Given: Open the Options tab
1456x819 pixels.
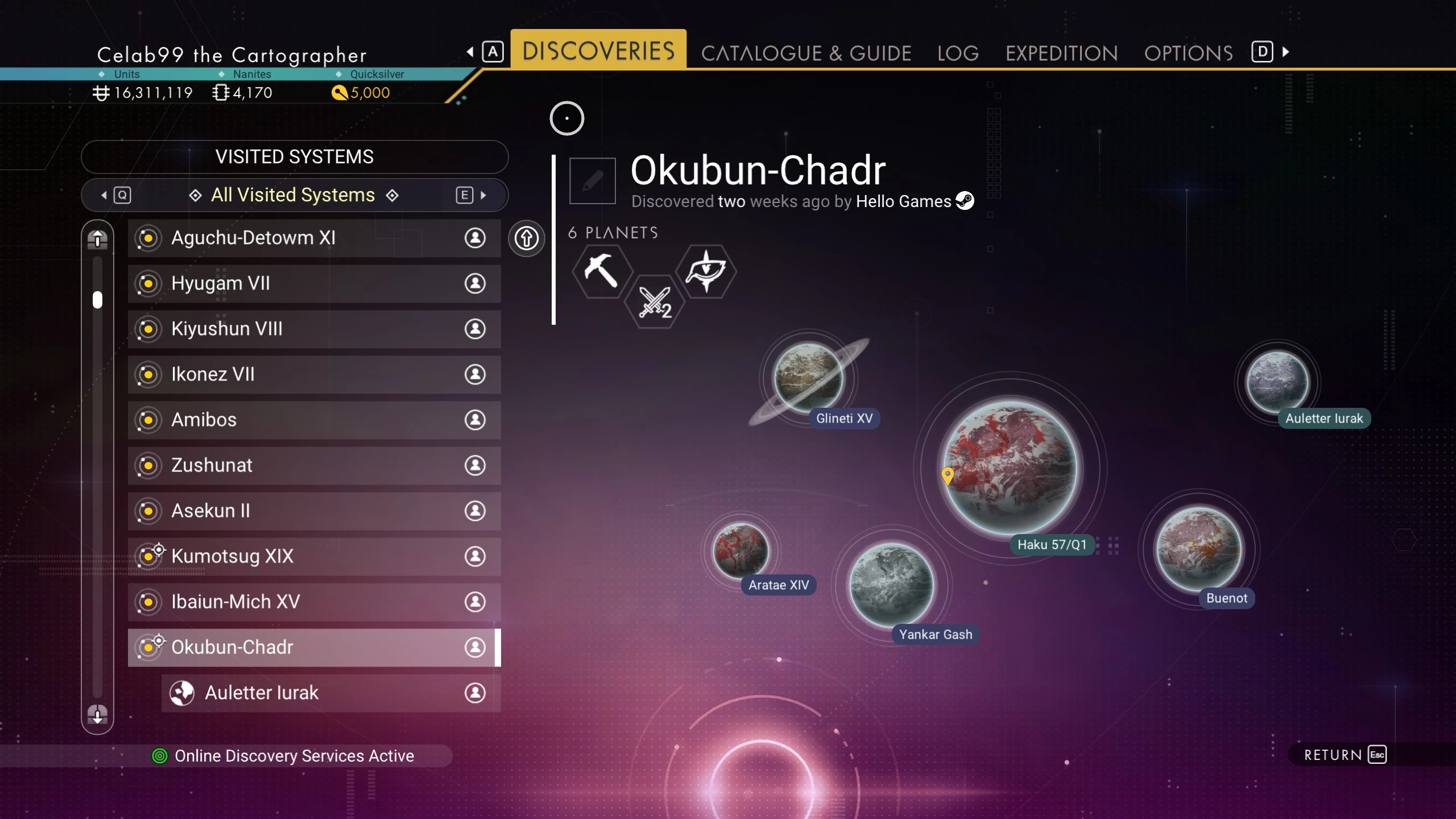Looking at the screenshot, I should 1188,53.
